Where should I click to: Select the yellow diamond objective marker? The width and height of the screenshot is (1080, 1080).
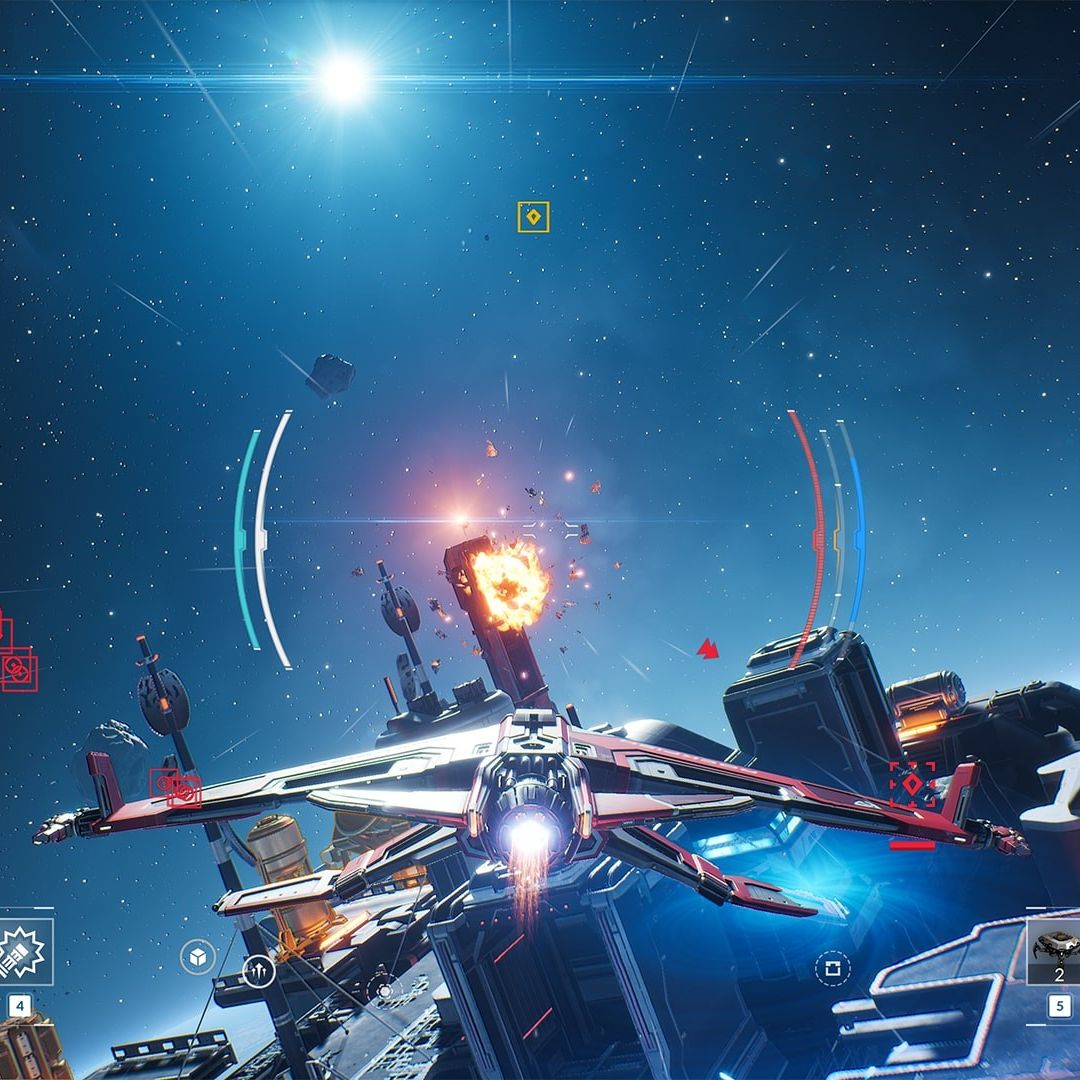533,217
